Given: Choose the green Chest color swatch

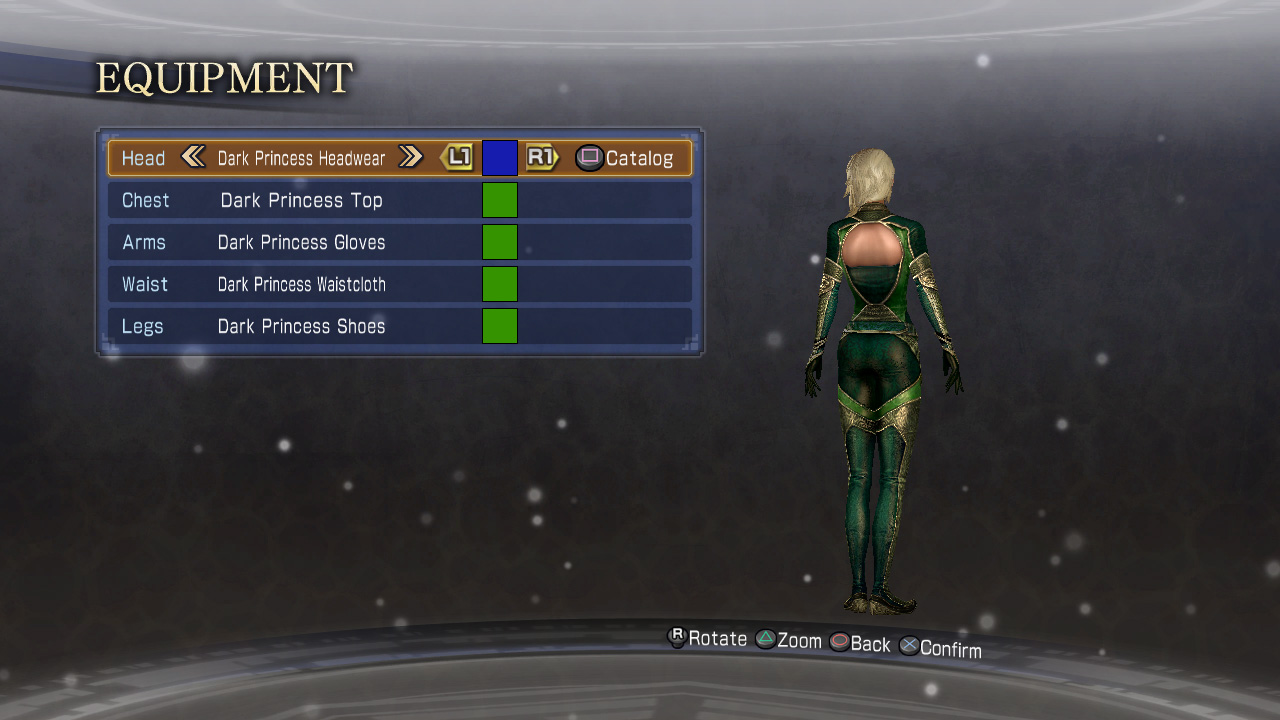Looking at the screenshot, I should click(500, 200).
